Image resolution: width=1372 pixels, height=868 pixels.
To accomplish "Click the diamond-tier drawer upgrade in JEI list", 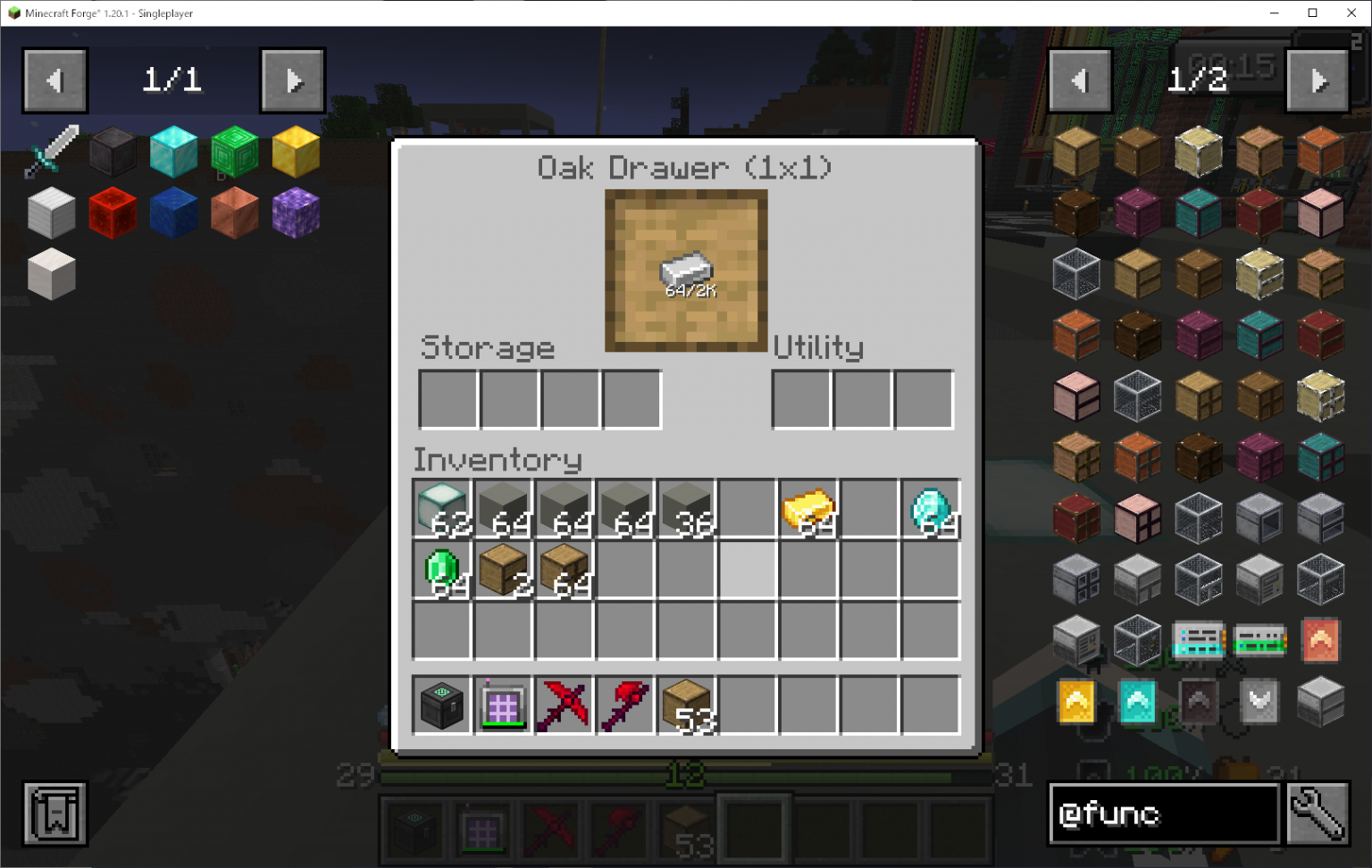I will tap(1136, 702).
